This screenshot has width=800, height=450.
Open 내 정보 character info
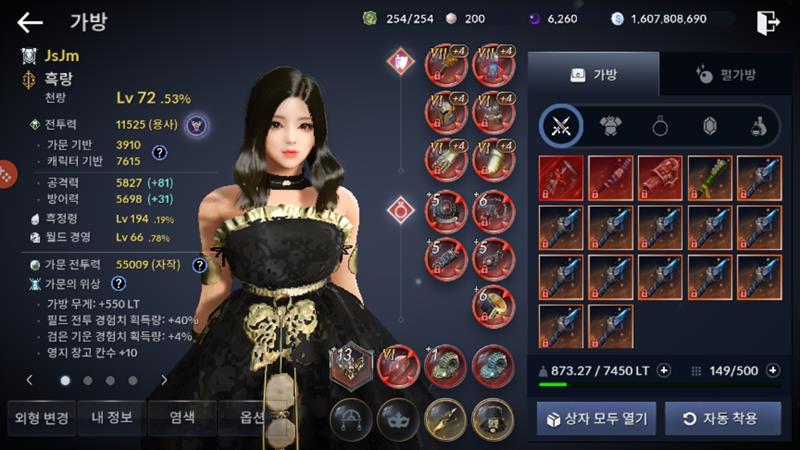coord(110,418)
